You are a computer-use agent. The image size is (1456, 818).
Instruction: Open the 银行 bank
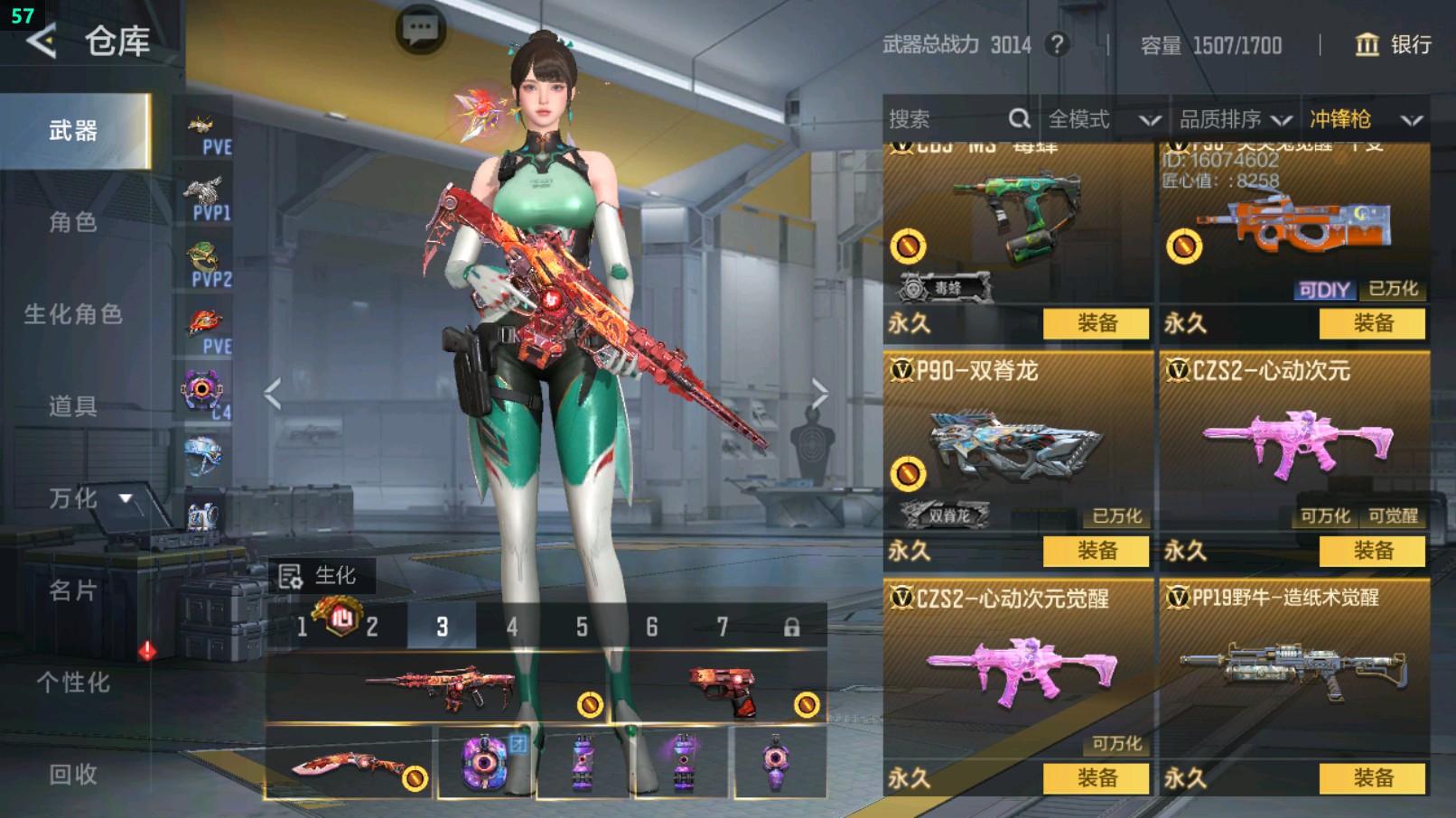[x=1394, y=44]
